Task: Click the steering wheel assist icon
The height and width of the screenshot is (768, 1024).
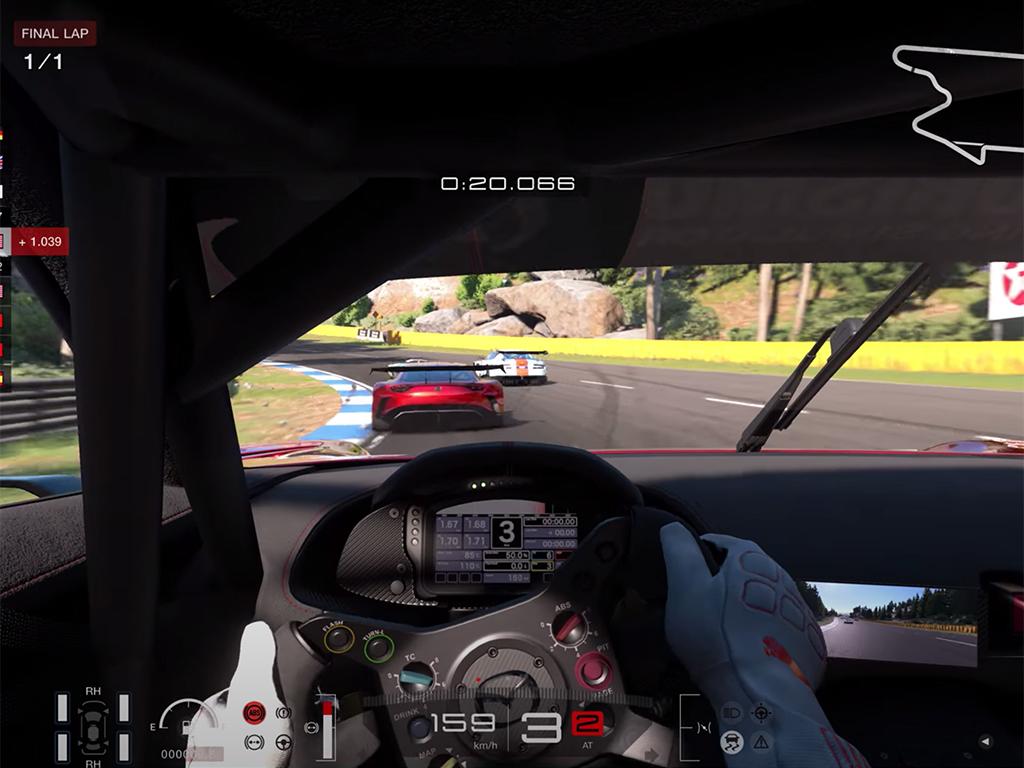Action: pyautogui.click(x=283, y=742)
